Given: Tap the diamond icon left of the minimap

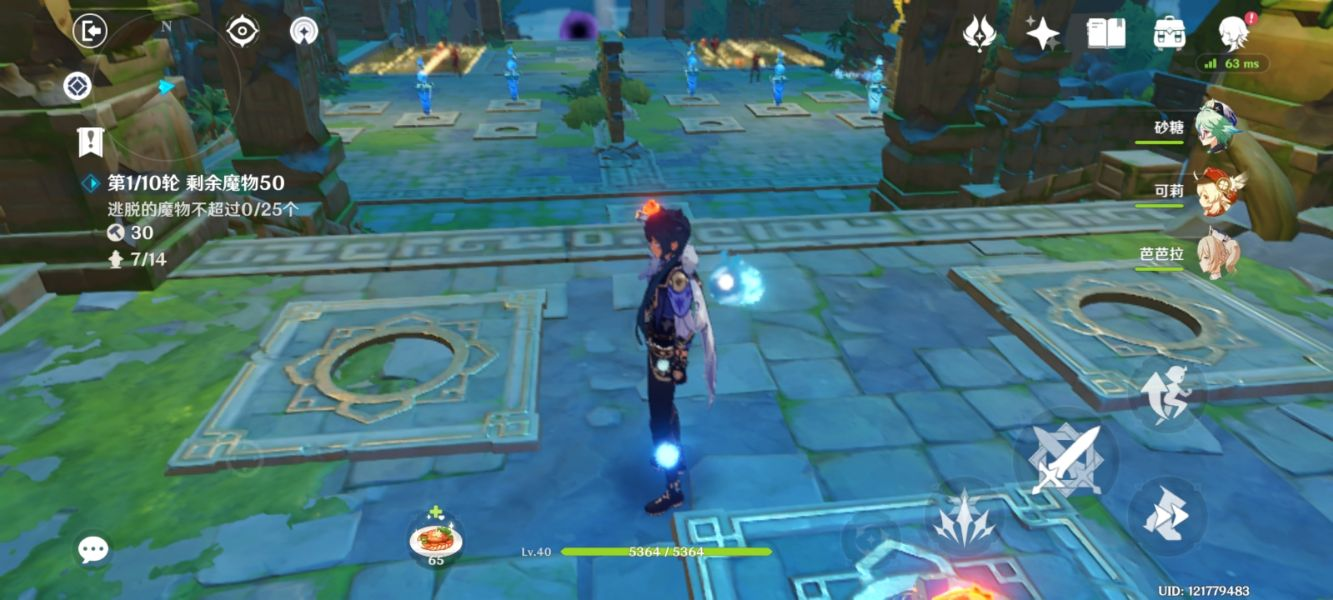Looking at the screenshot, I should pyautogui.click(x=77, y=86).
